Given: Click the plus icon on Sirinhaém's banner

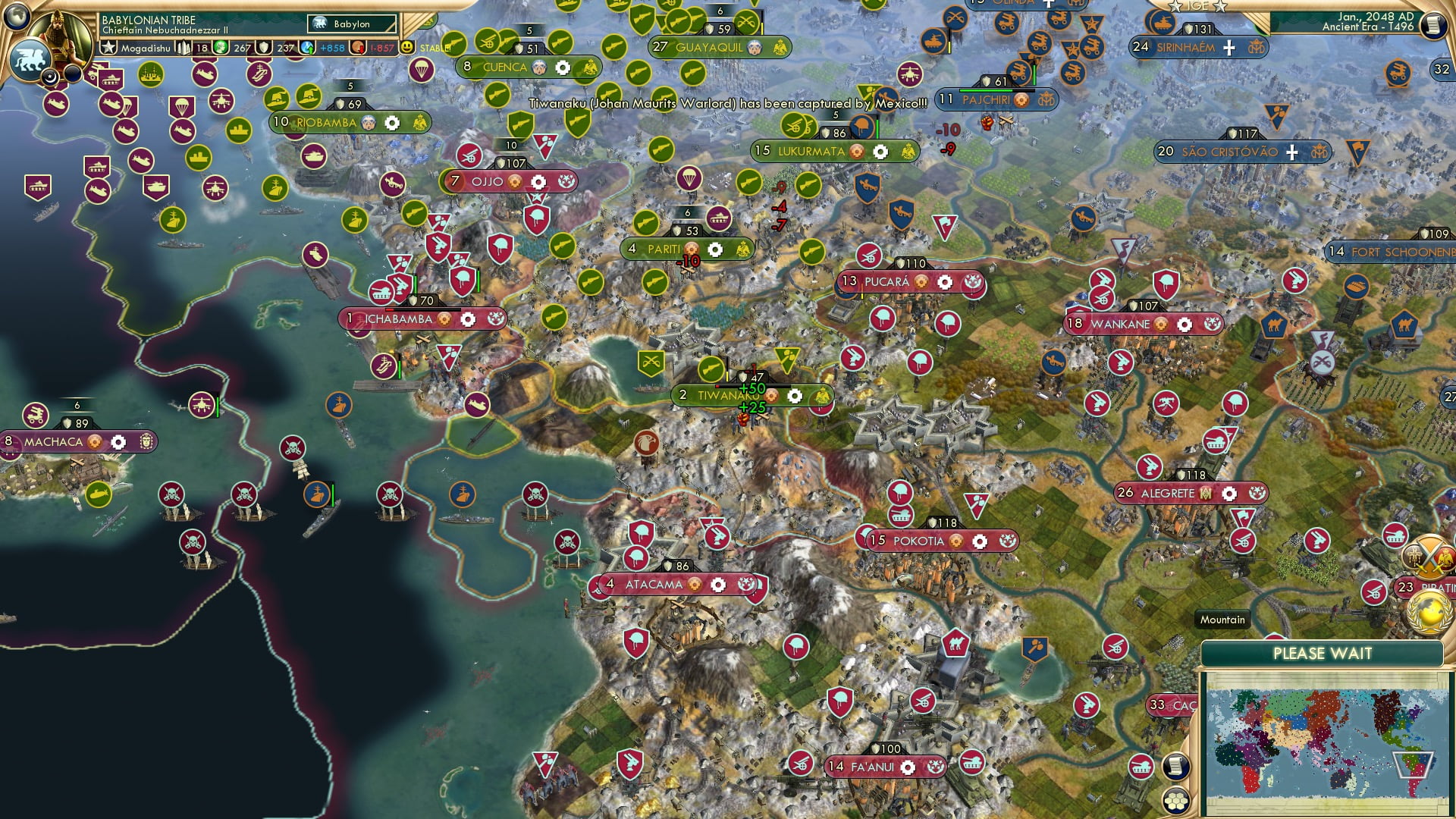Looking at the screenshot, I should (1228, 48).
